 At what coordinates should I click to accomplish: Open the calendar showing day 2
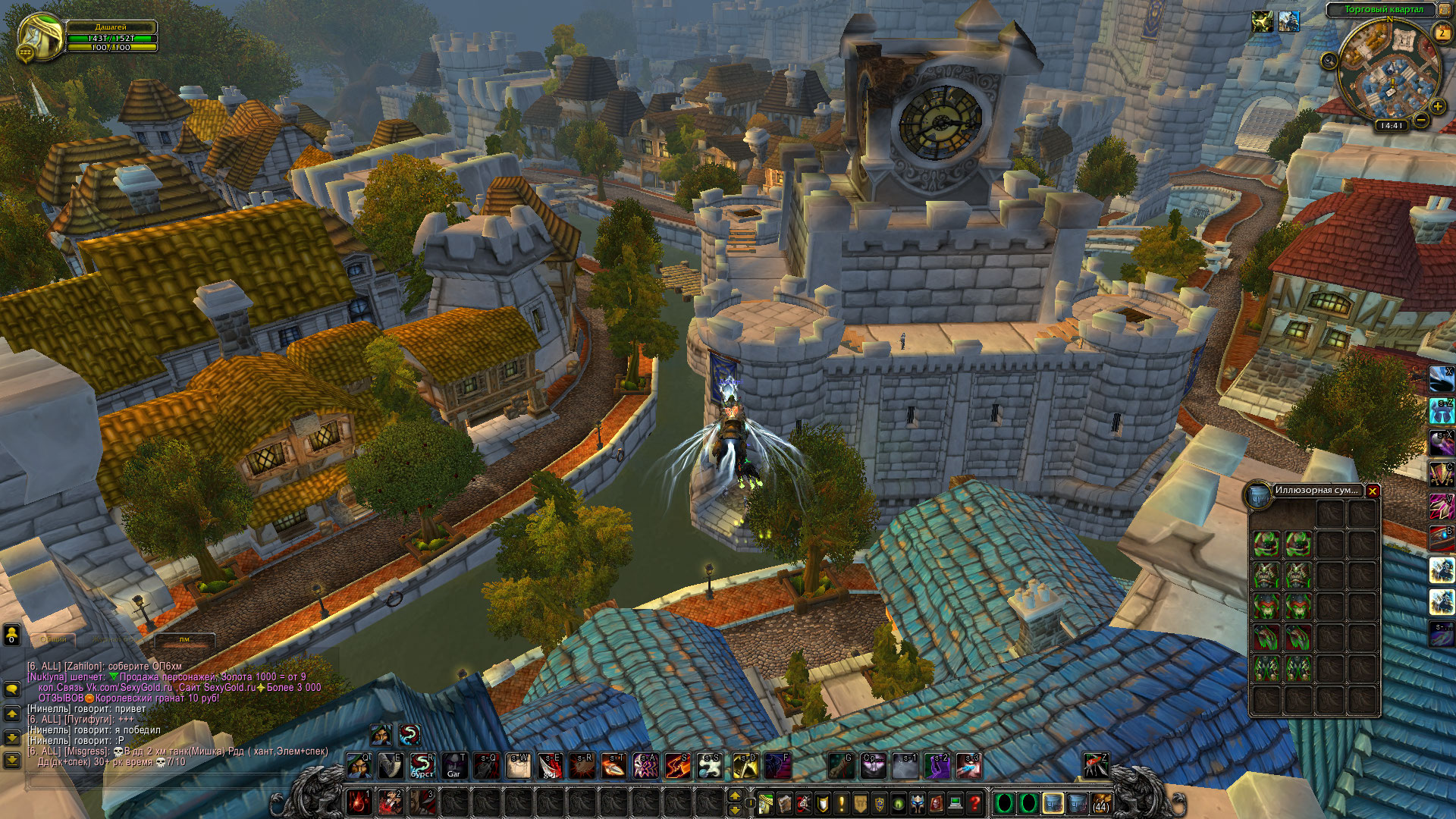click(x=1441, y=33)
